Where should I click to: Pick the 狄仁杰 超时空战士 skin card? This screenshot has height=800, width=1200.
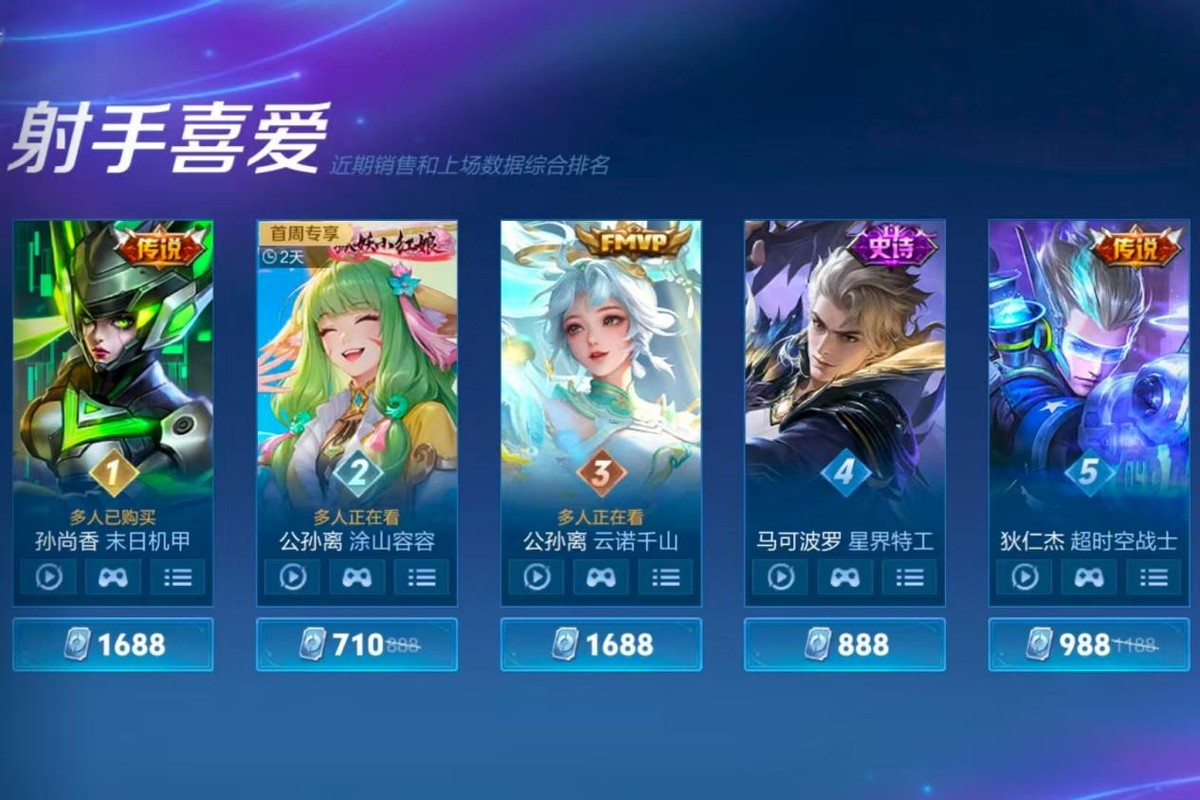[x=1088, y=360]
